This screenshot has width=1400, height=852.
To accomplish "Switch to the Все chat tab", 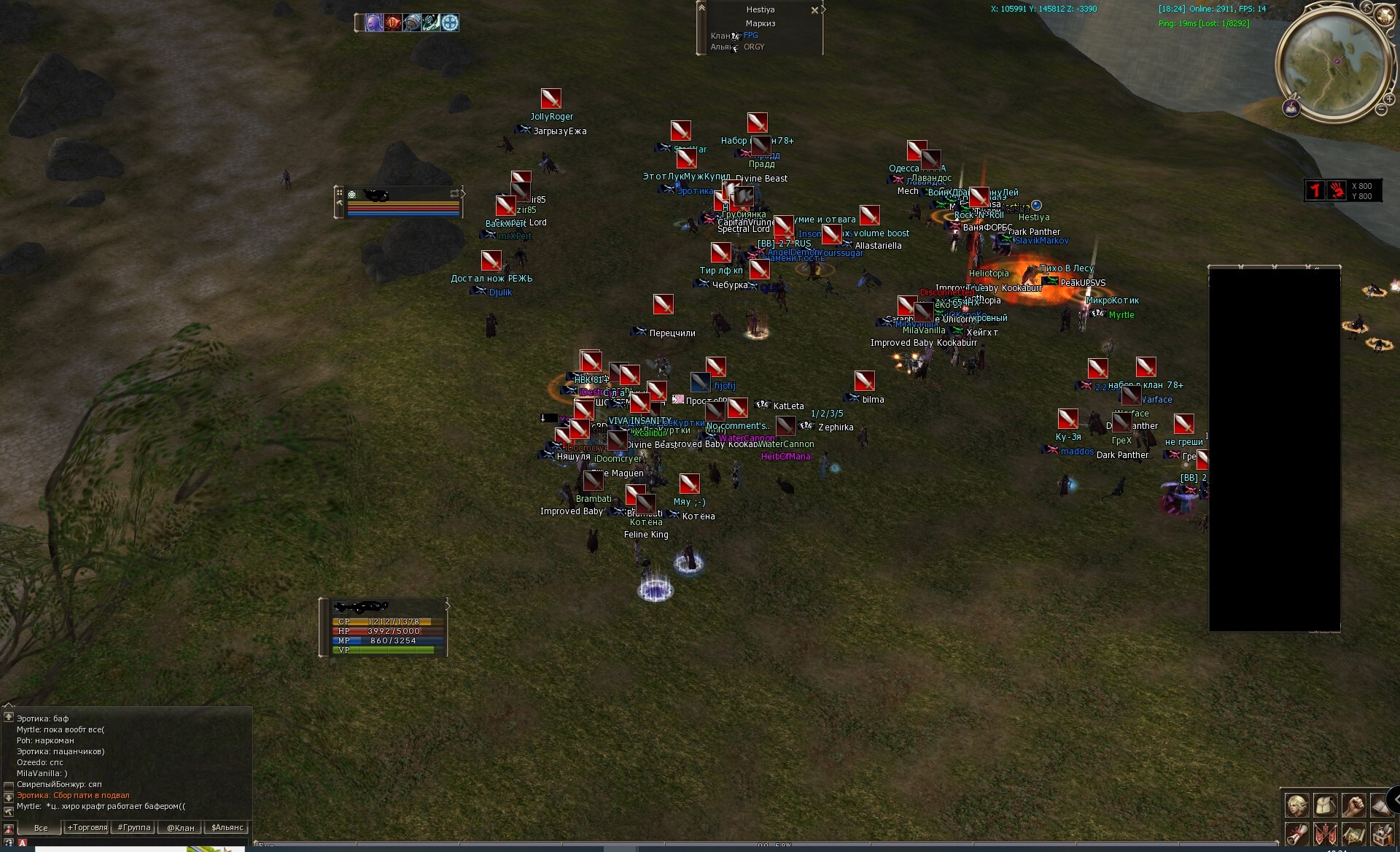I will click(x=41, y=828).
